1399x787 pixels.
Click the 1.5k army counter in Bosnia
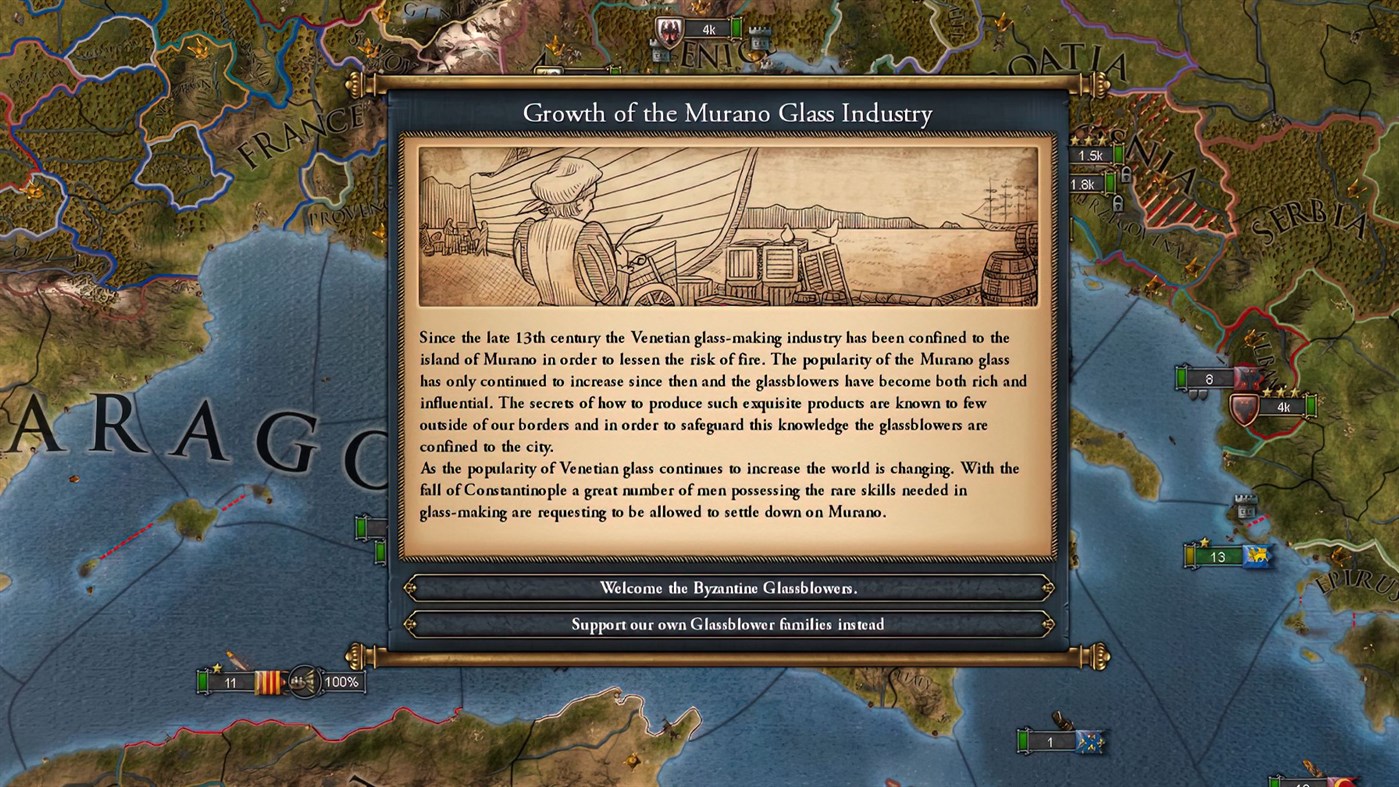pyautogui.click(x=1089, y=155)
